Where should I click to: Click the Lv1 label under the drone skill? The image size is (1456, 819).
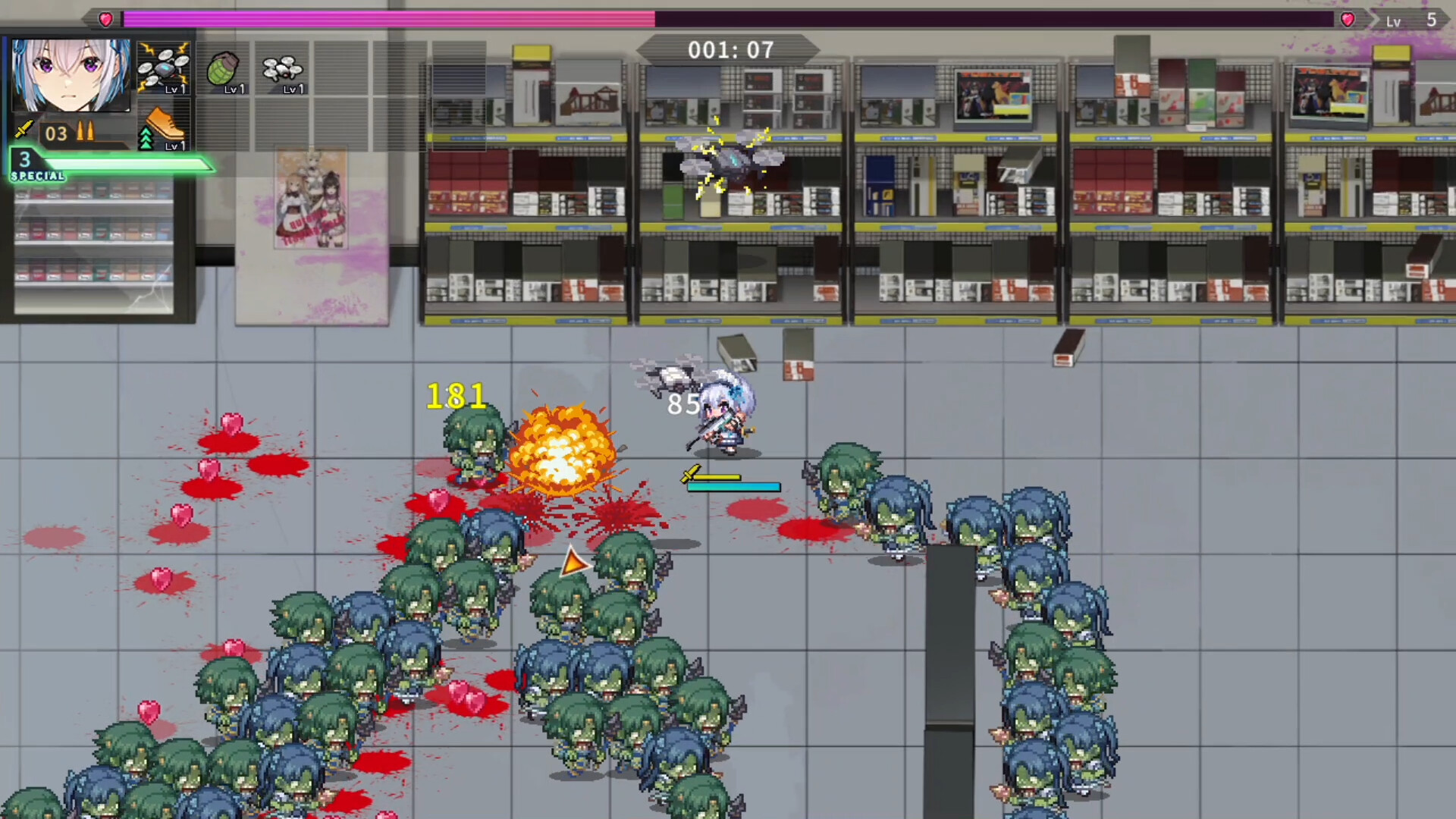175,89
